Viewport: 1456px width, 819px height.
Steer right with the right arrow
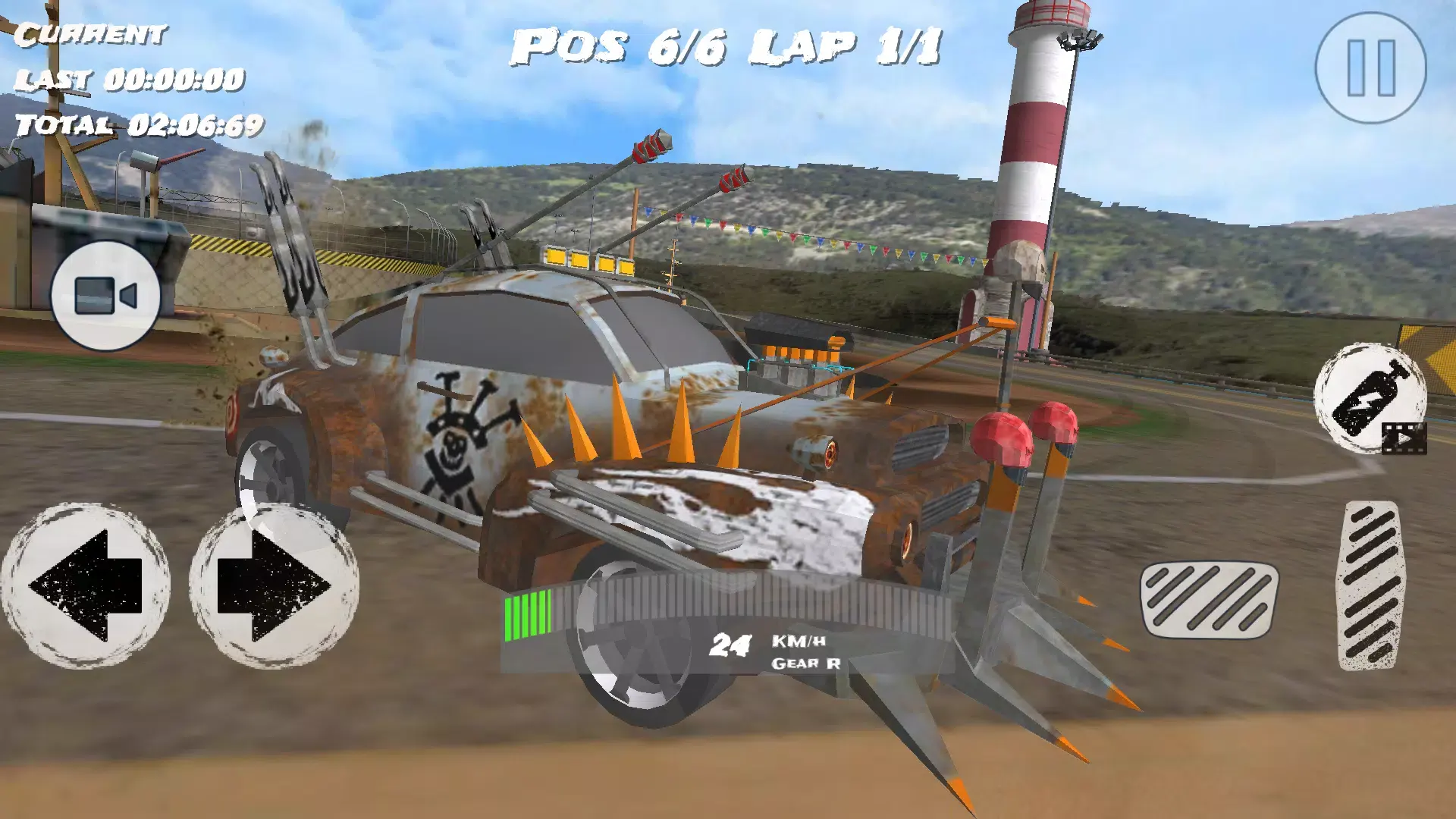[x=274, y=585]
